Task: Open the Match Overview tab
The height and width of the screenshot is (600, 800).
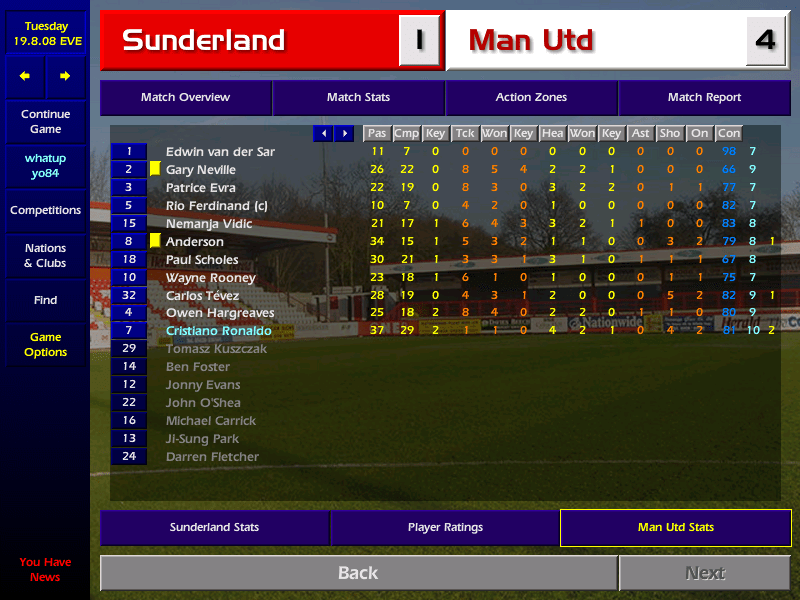Action: click(x=185, y=98)
